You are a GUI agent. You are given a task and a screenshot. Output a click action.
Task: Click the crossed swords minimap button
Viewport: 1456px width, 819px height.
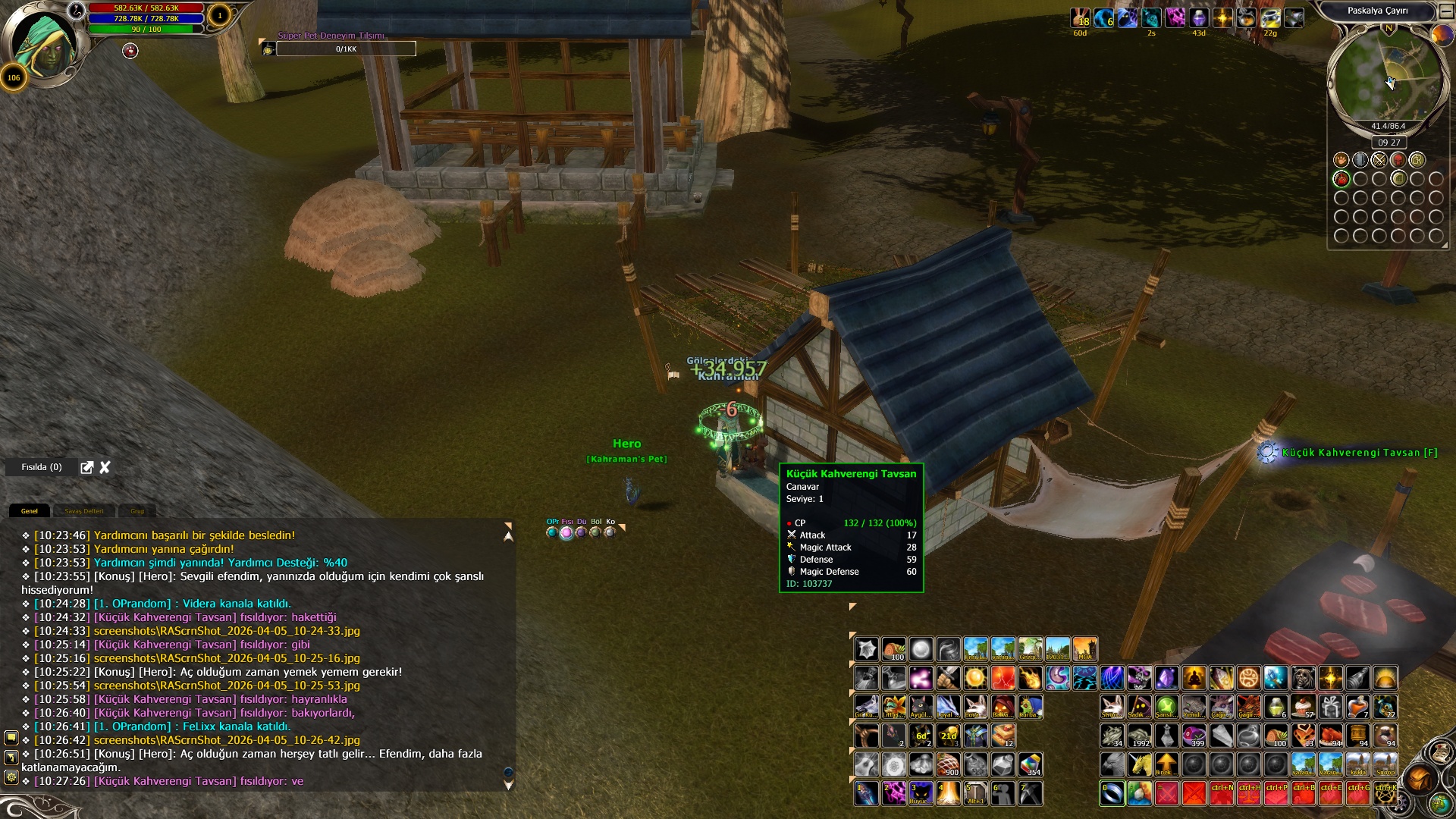pyautogui.click(x=1379, y=160)
